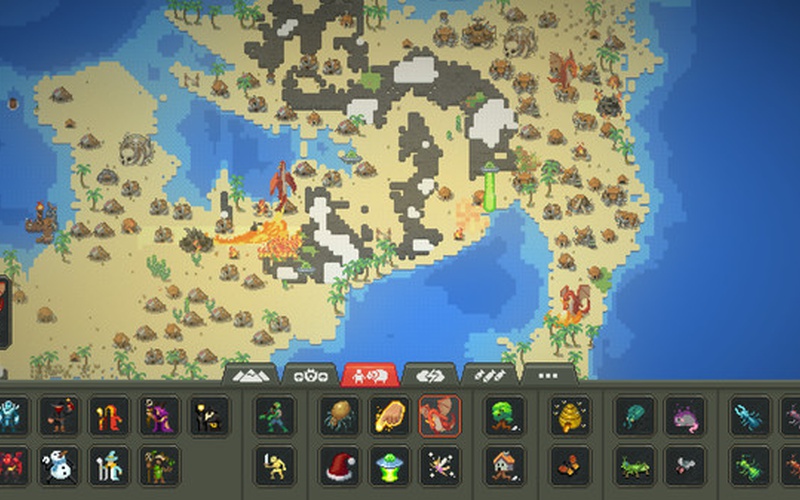The image size is (800, 500).
Task: Choose the yellow skeleton with sword
Action: (274, 465)
